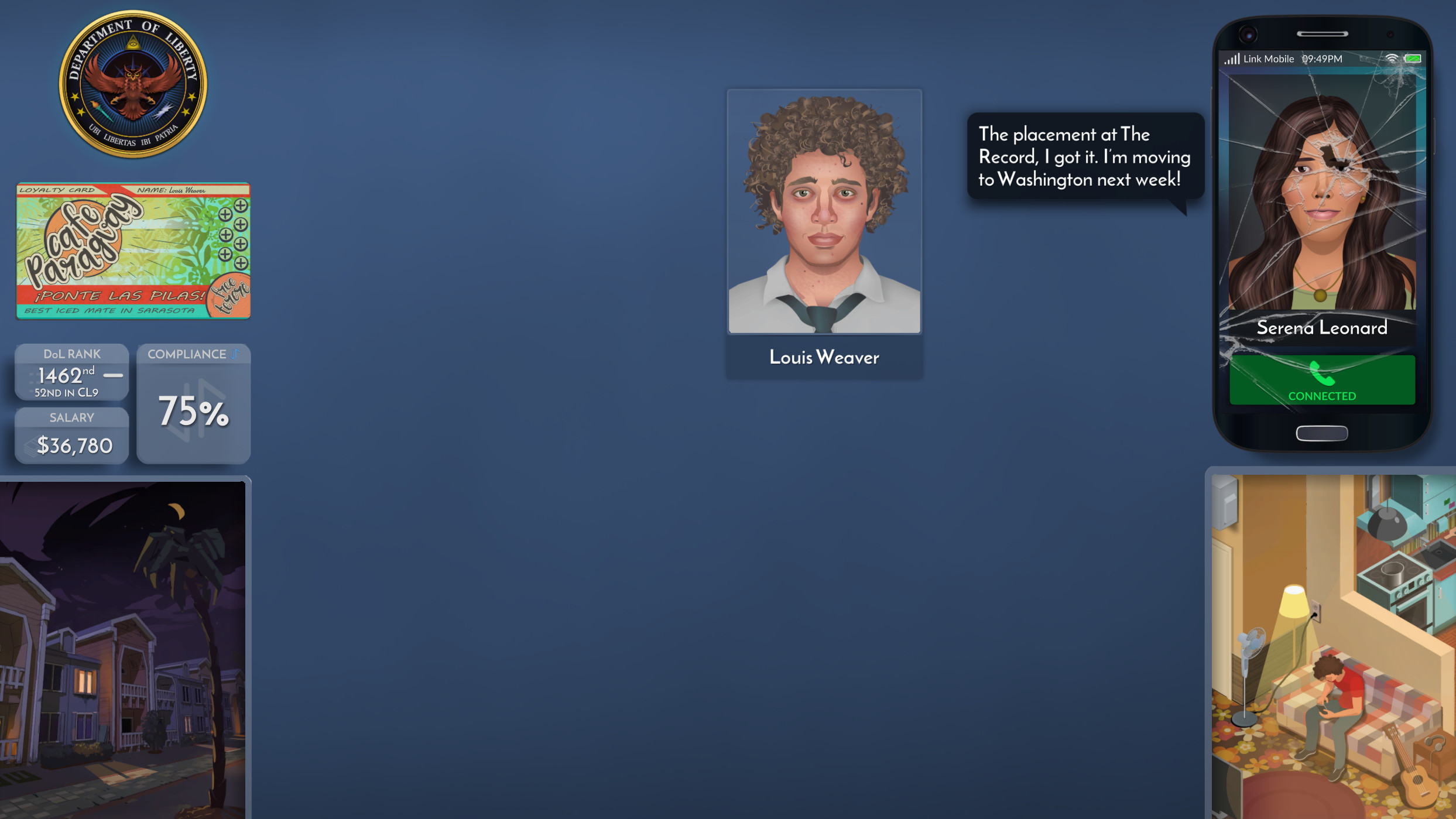The height and width of the screenshot is (819, 1456).
Task: Click the Link Mobile carrier label
Action: pyautogui.click(x=1268, y=59)
